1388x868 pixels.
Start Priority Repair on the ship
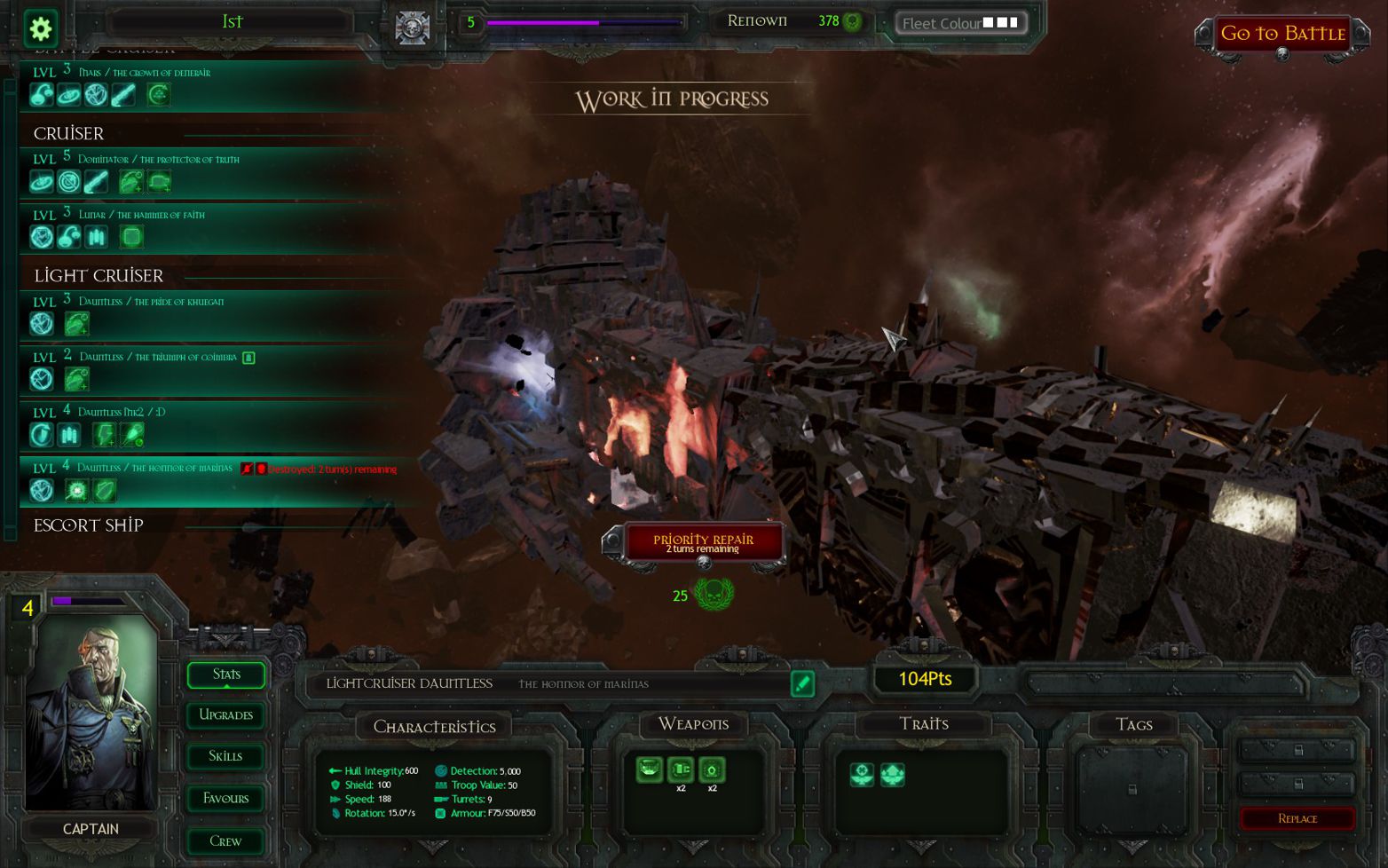[x=703, y=543]
